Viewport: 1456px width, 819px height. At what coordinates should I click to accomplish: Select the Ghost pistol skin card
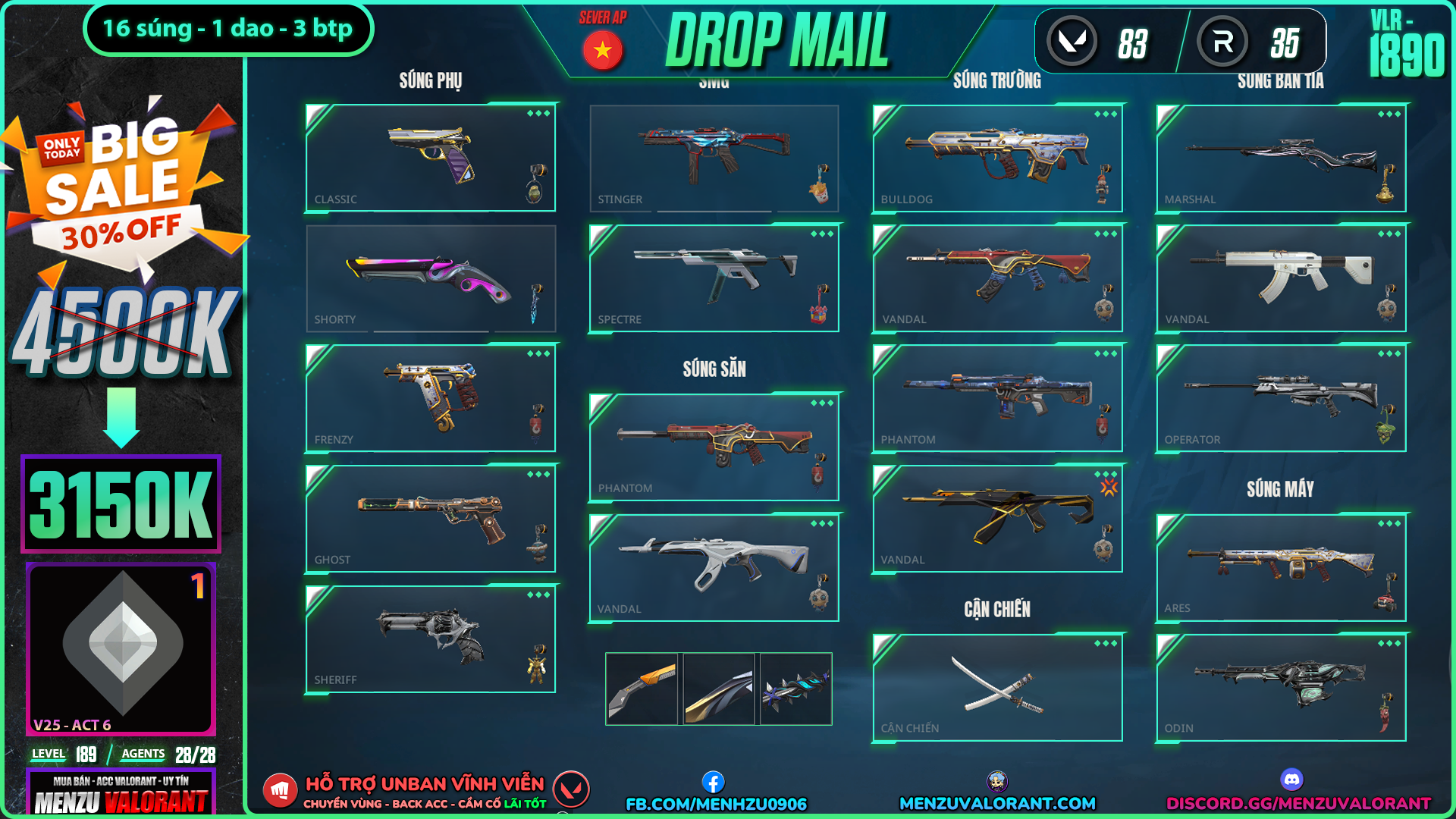pos(430,519)
